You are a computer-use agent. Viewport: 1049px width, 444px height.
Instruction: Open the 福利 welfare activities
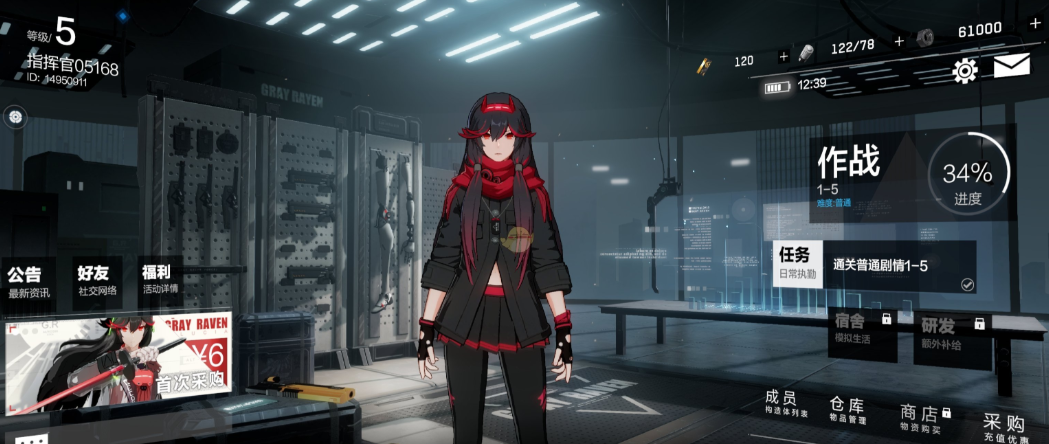159,280
